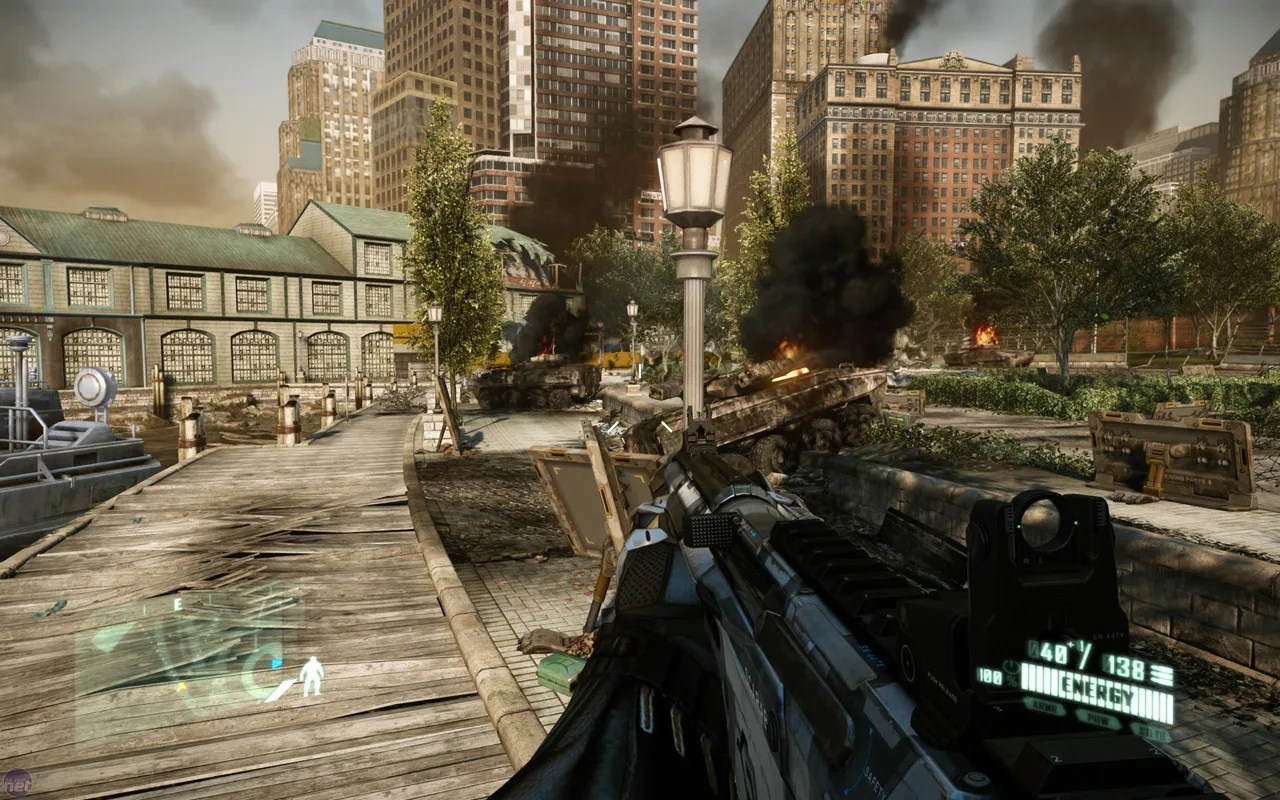Engage the Stealth suit mode
The height and width of the screenshot is (800, 1280).
(x=1152, y=733)
